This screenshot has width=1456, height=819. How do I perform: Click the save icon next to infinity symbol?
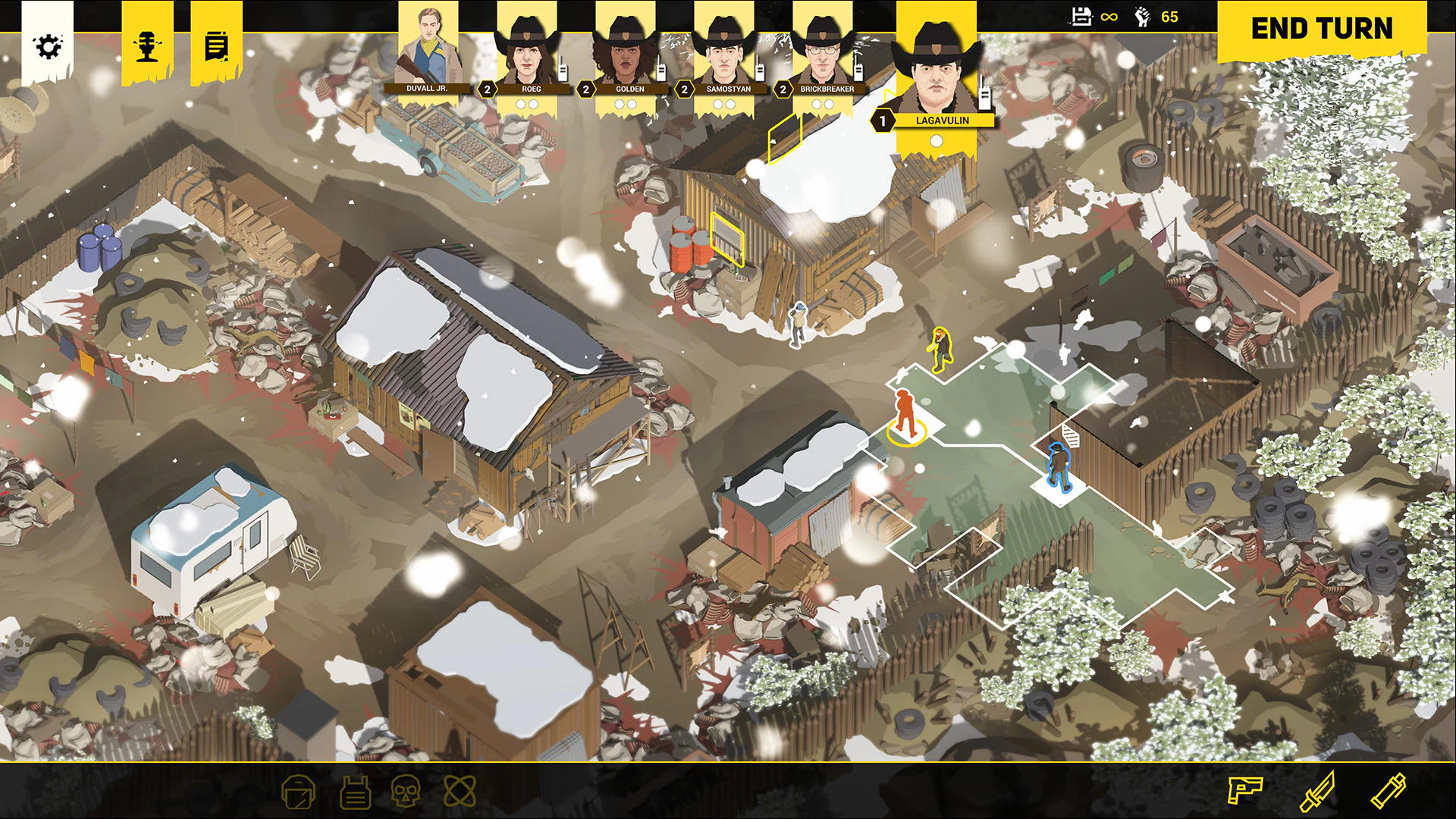coord(1082,16)
